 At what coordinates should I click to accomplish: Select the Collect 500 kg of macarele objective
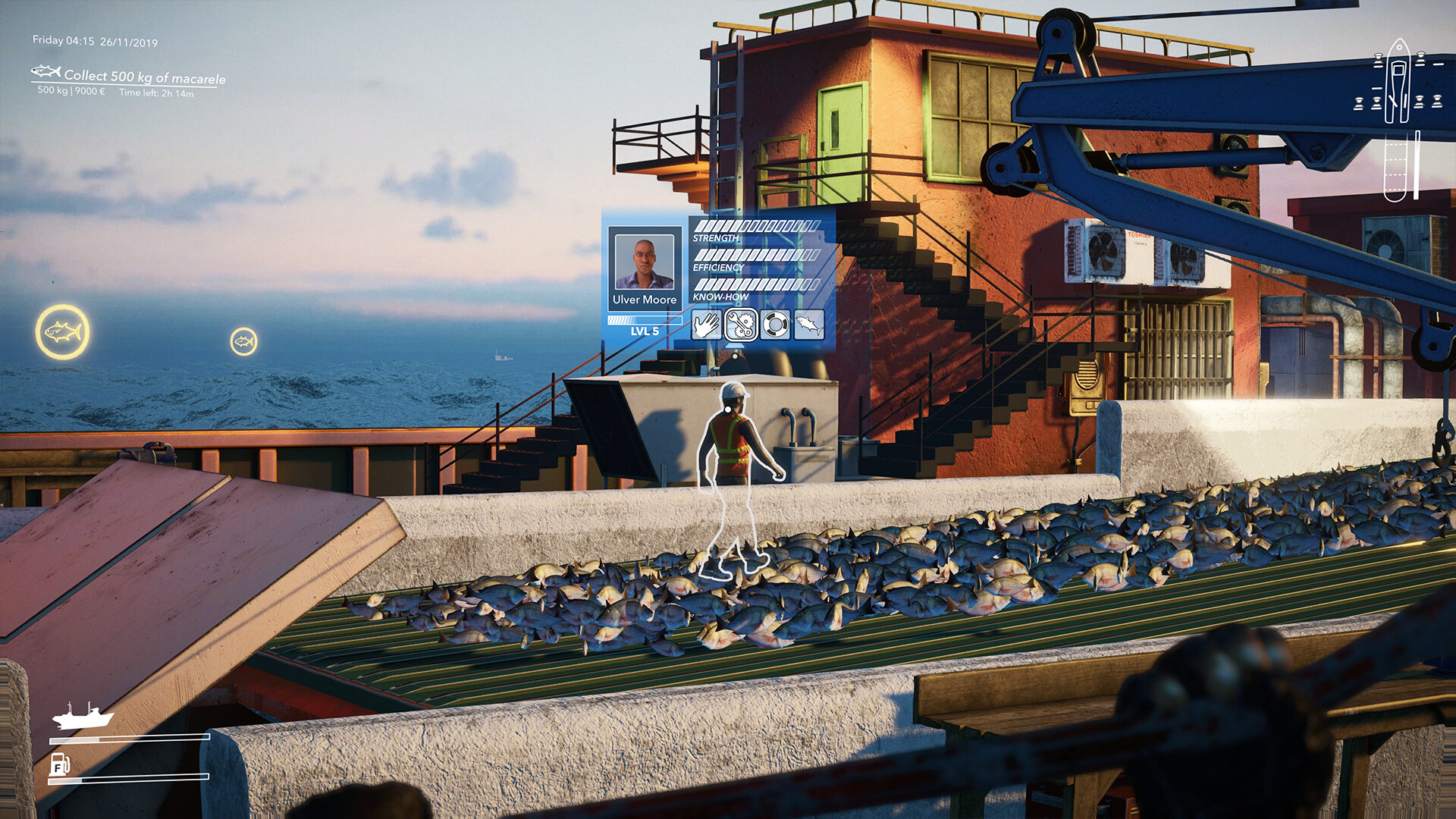coord(146,77)
